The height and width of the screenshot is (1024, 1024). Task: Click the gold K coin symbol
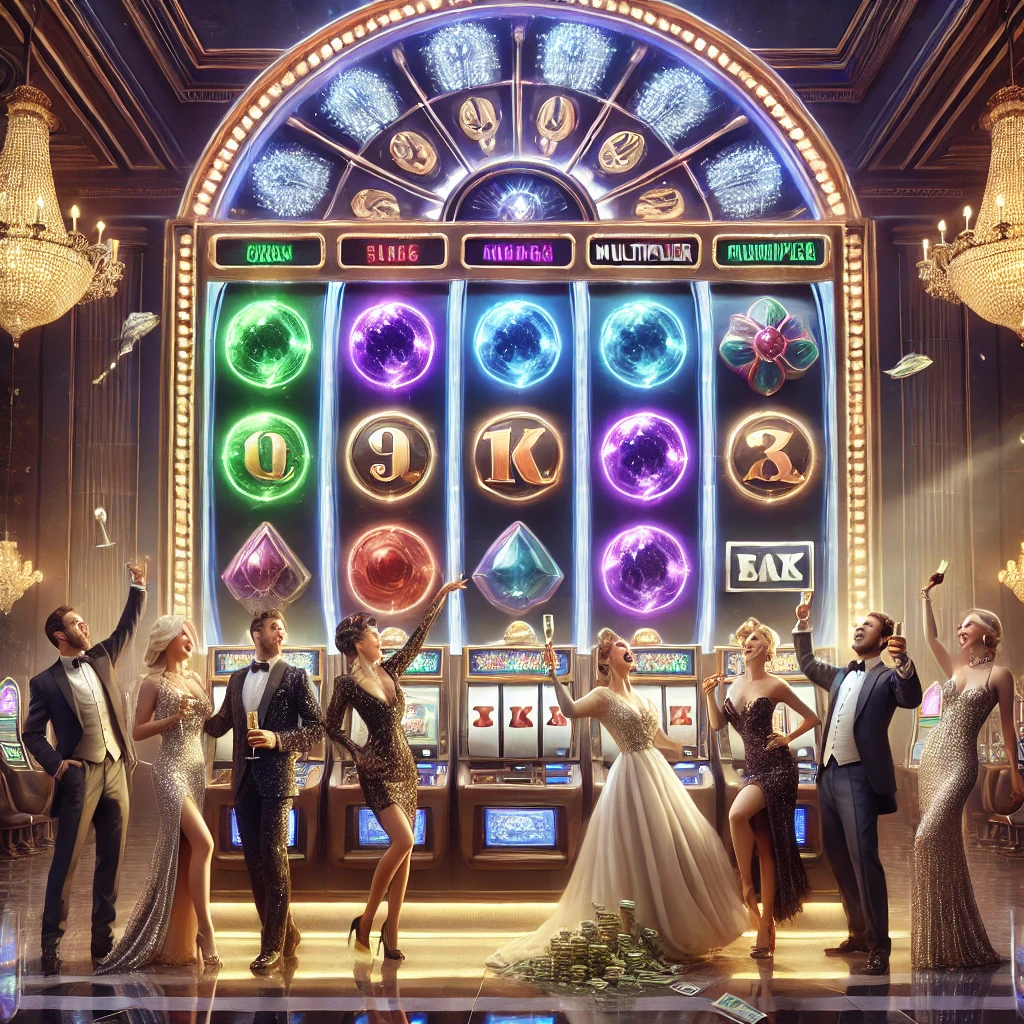point(517,456)
